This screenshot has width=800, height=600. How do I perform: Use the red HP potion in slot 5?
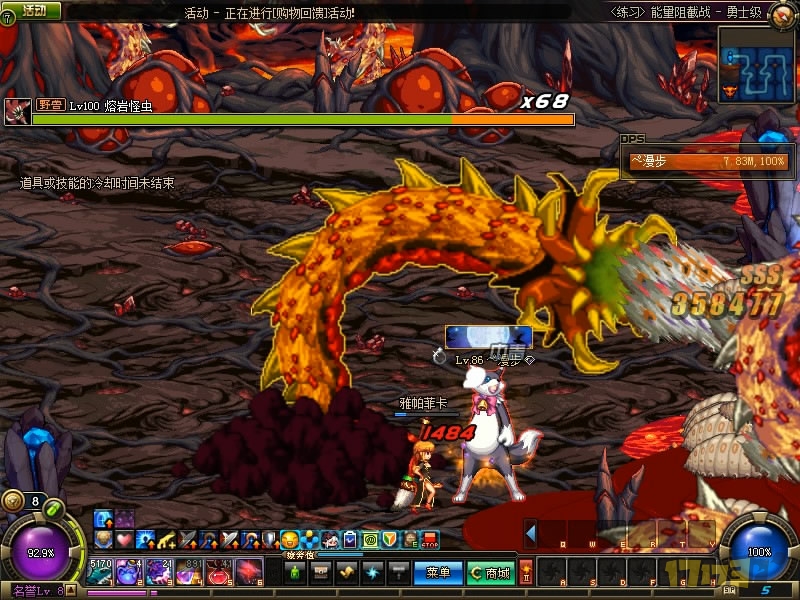[x=219, y=572]
